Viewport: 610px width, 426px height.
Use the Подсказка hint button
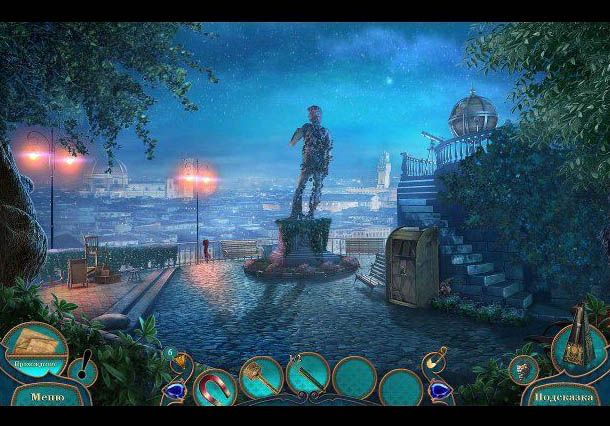pos(564,397)
